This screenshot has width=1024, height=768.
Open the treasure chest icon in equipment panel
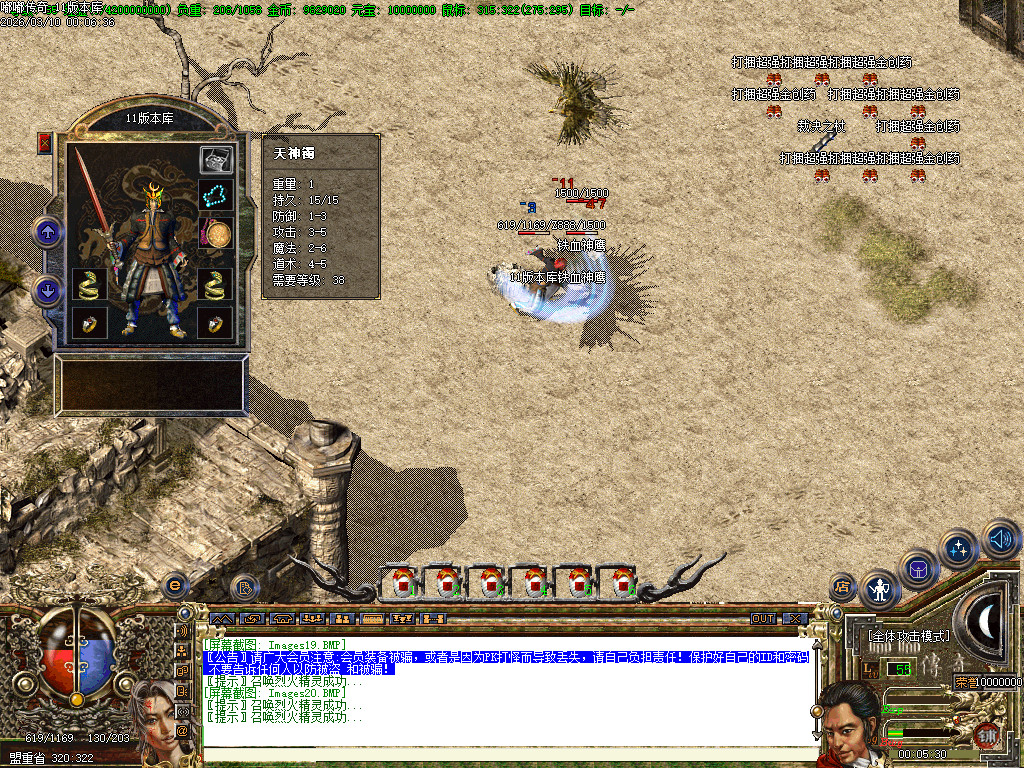(x=216, y=159)
